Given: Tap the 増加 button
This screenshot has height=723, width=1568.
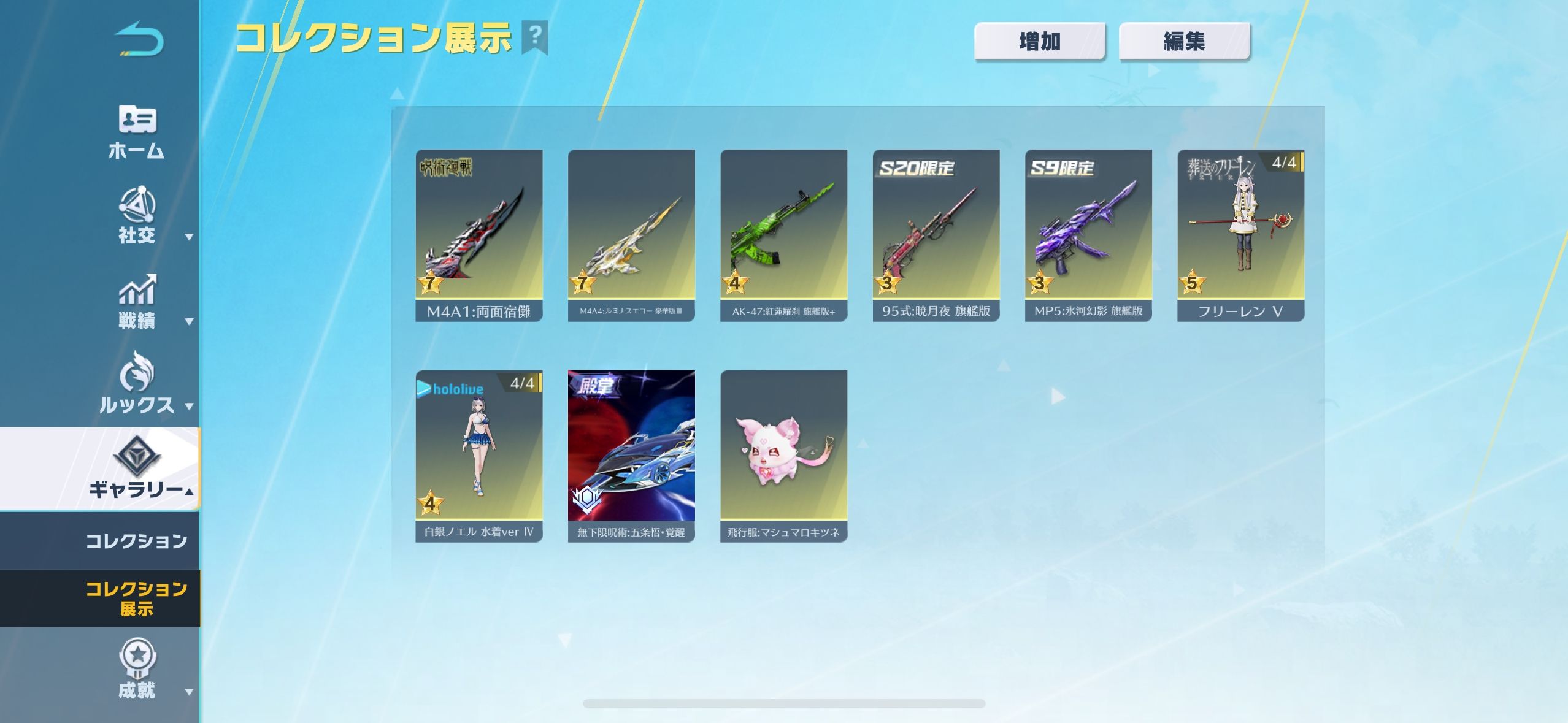Looking at the screenshot, I should tap(1039, 42).
